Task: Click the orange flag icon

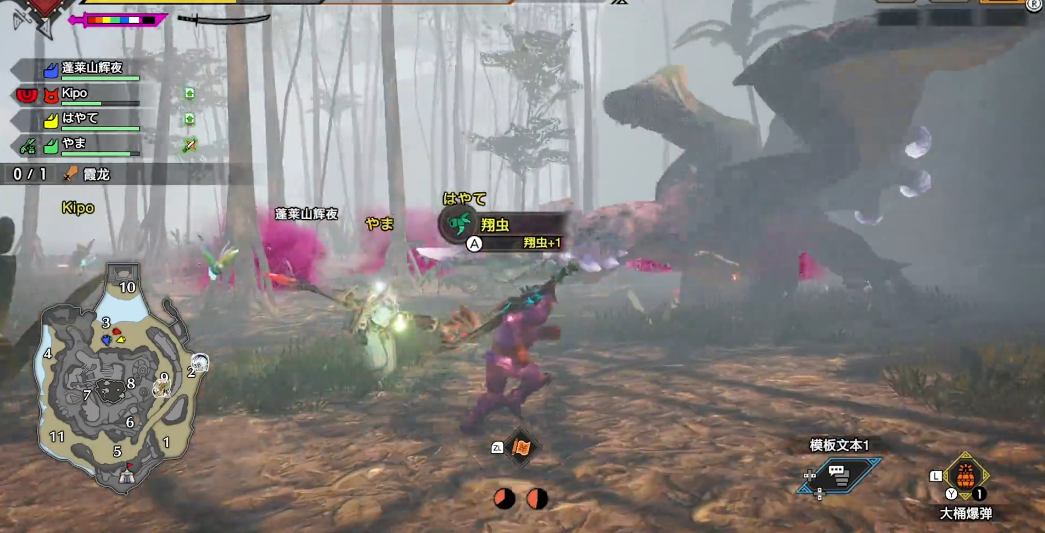Action: 521,448
